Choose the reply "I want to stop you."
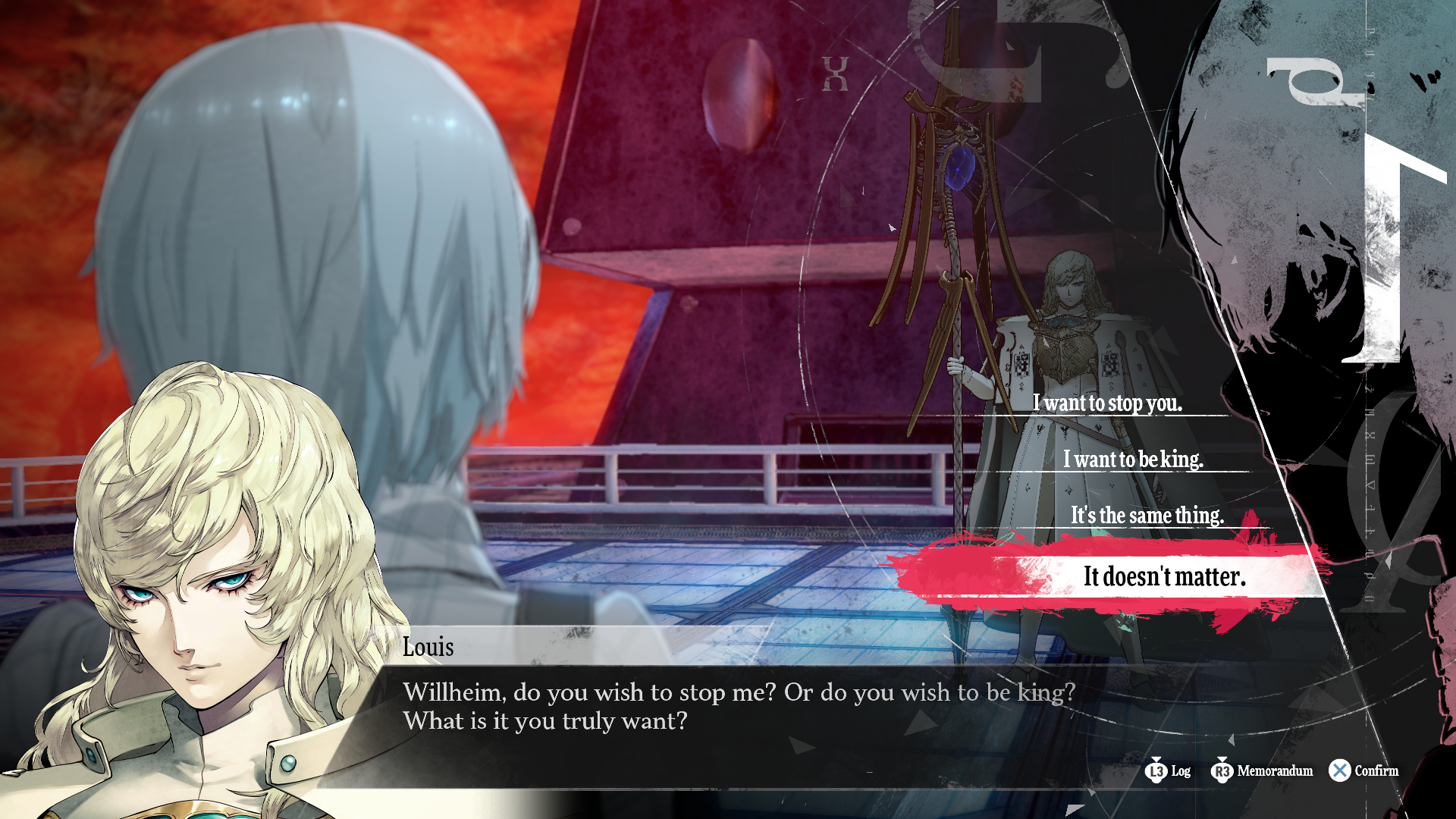 click(x=1107, y=403)
